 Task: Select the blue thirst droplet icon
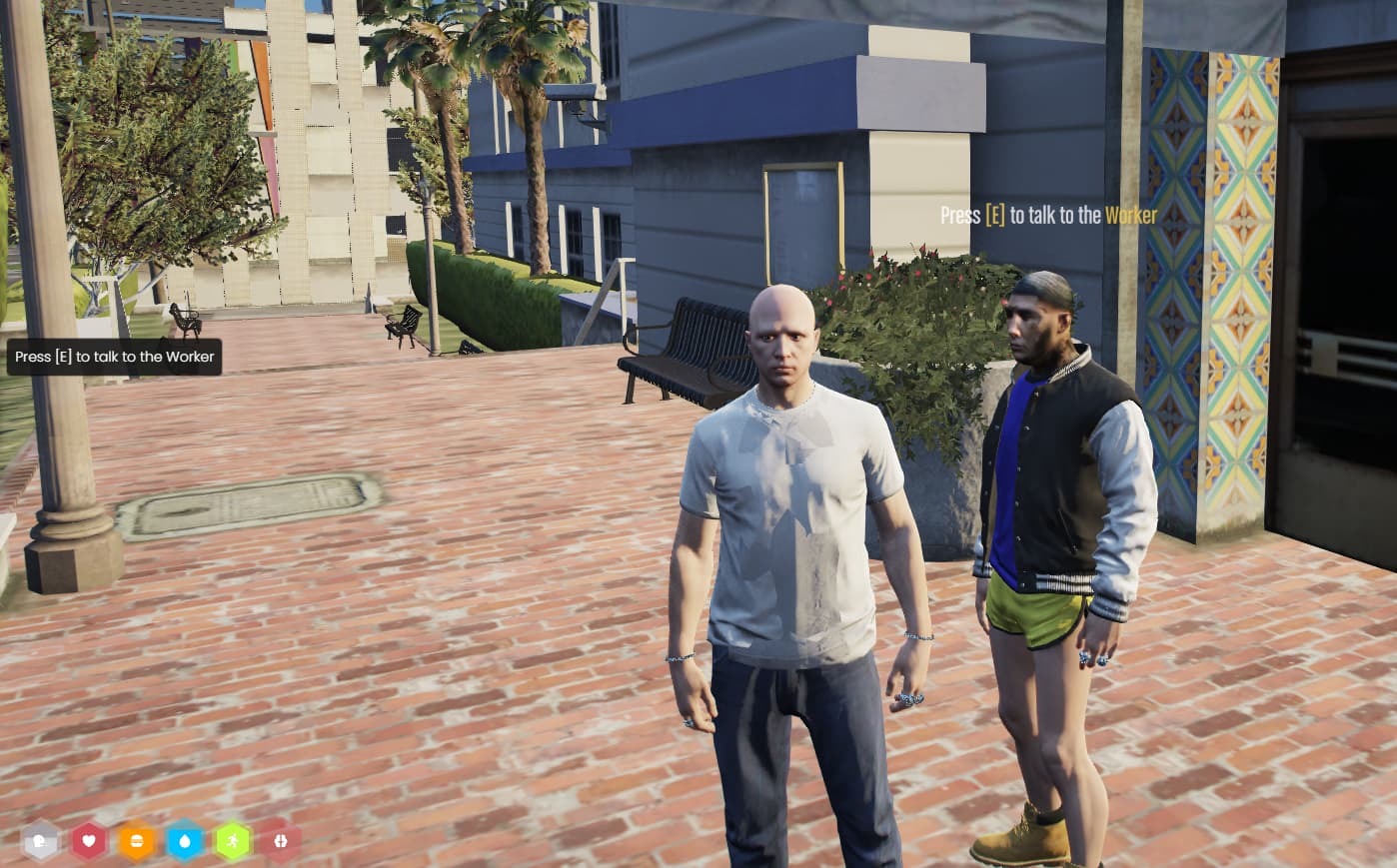pos(184,841)
